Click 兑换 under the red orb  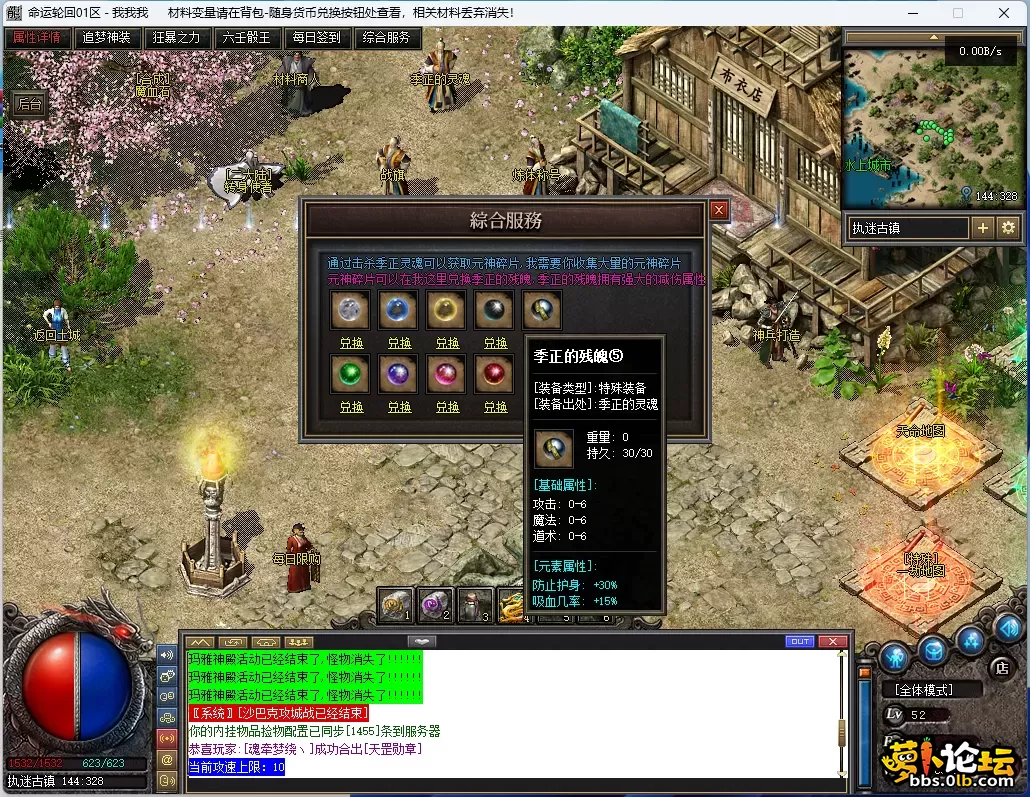coord(495,407)
